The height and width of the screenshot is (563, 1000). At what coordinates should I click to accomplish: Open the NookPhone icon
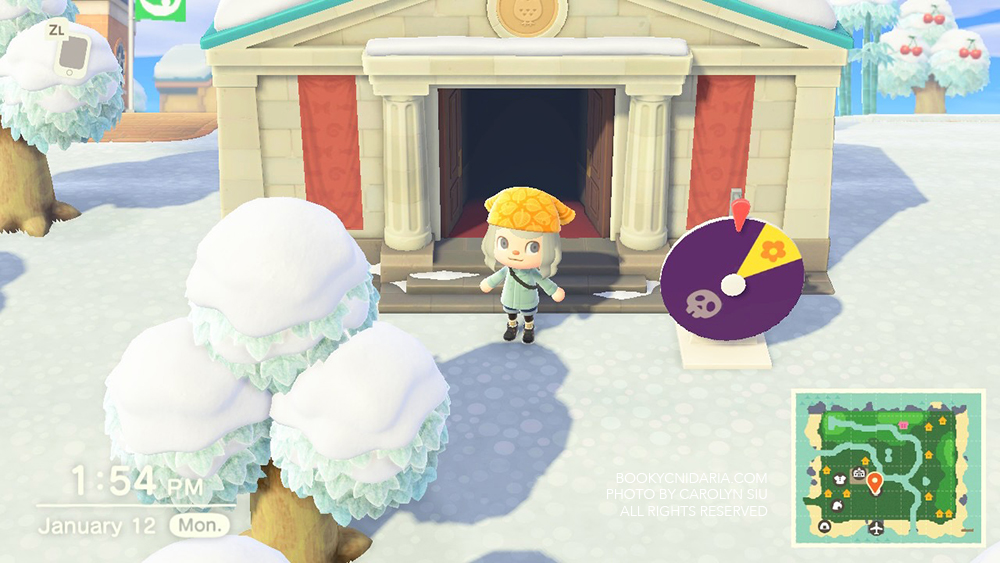click(x=71, y=54)
